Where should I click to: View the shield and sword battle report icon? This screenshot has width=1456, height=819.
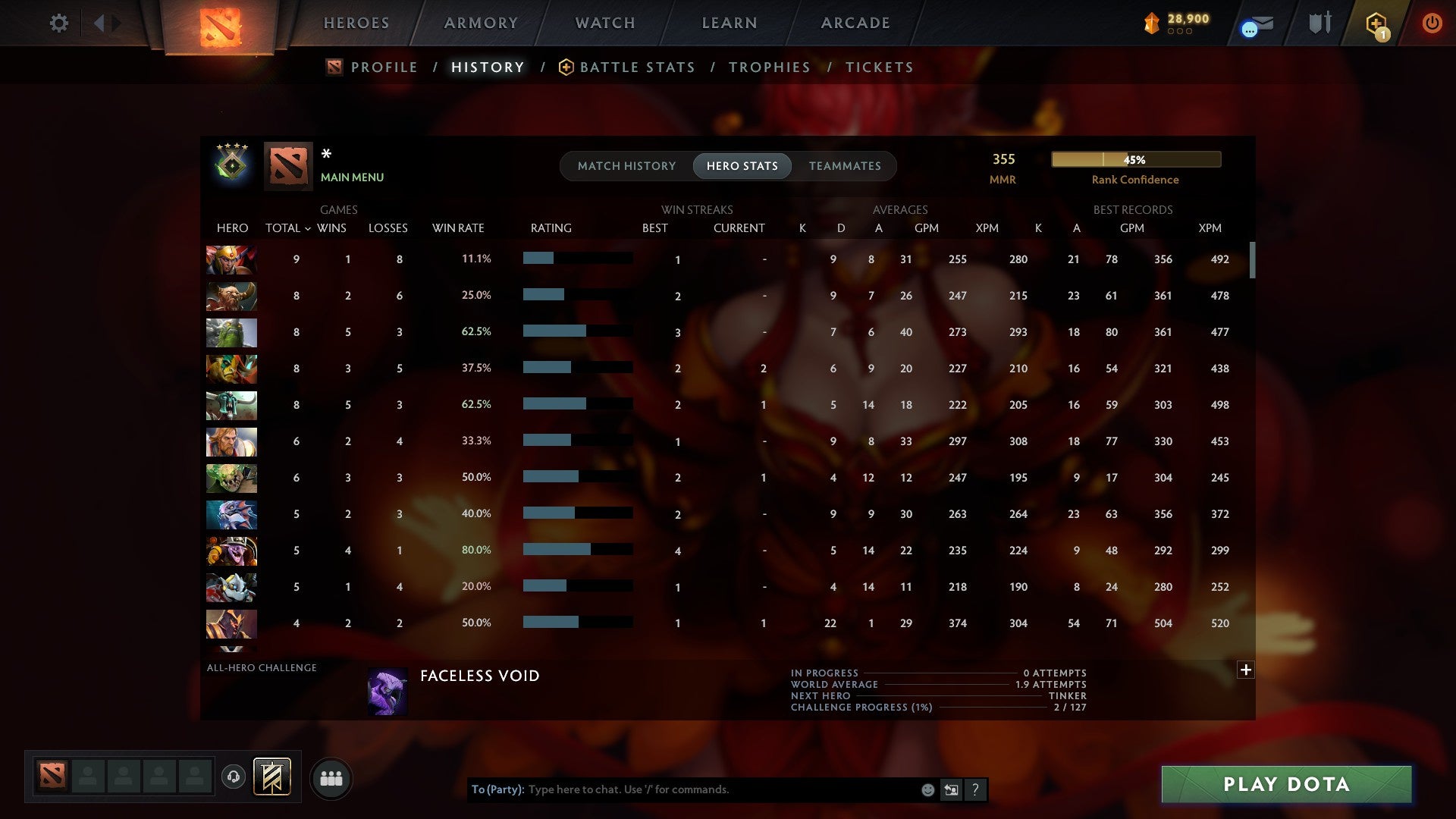pyautogui.click(x=1319, y=23)
